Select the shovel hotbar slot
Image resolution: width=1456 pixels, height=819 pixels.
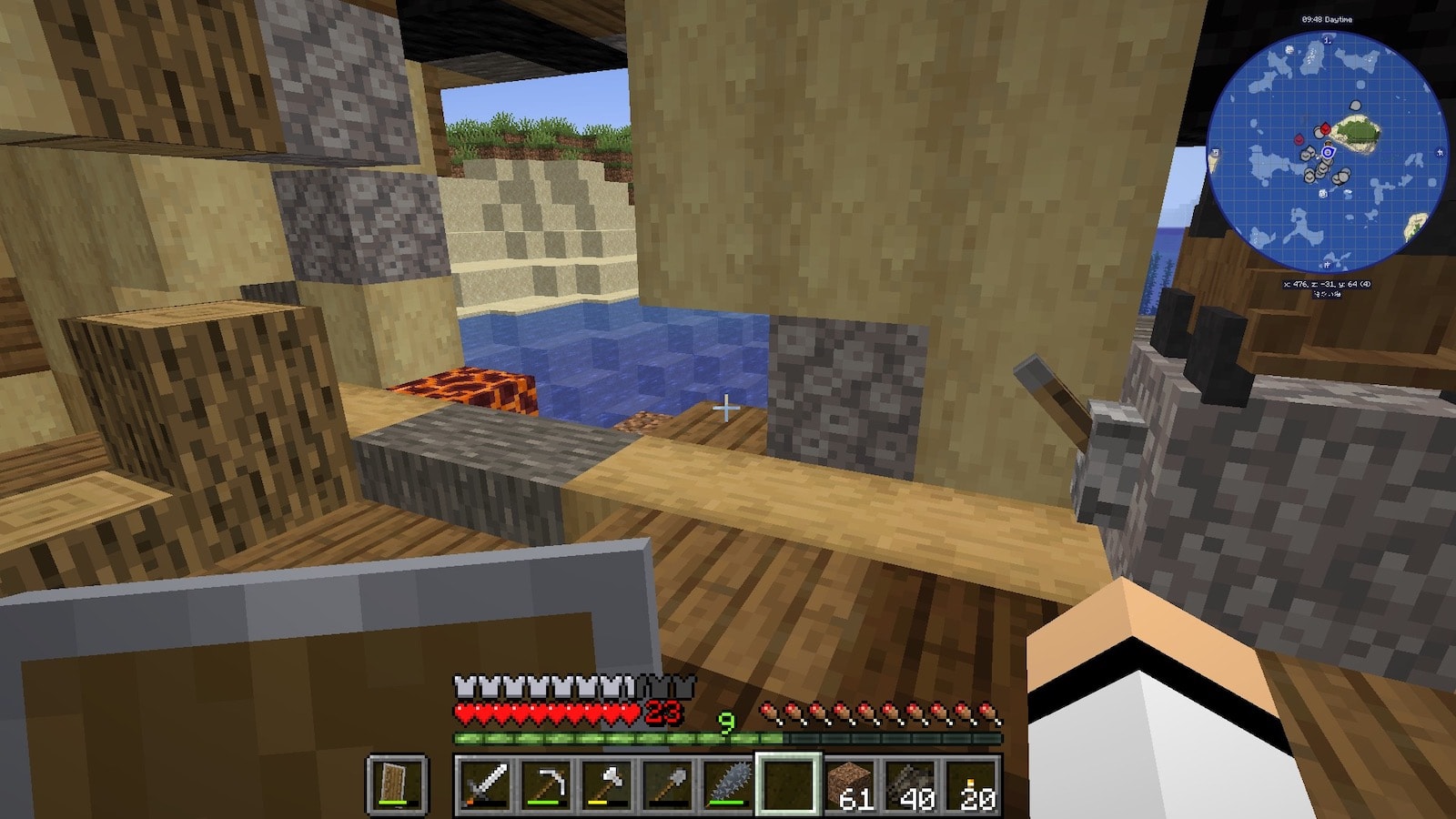[667, 784]
